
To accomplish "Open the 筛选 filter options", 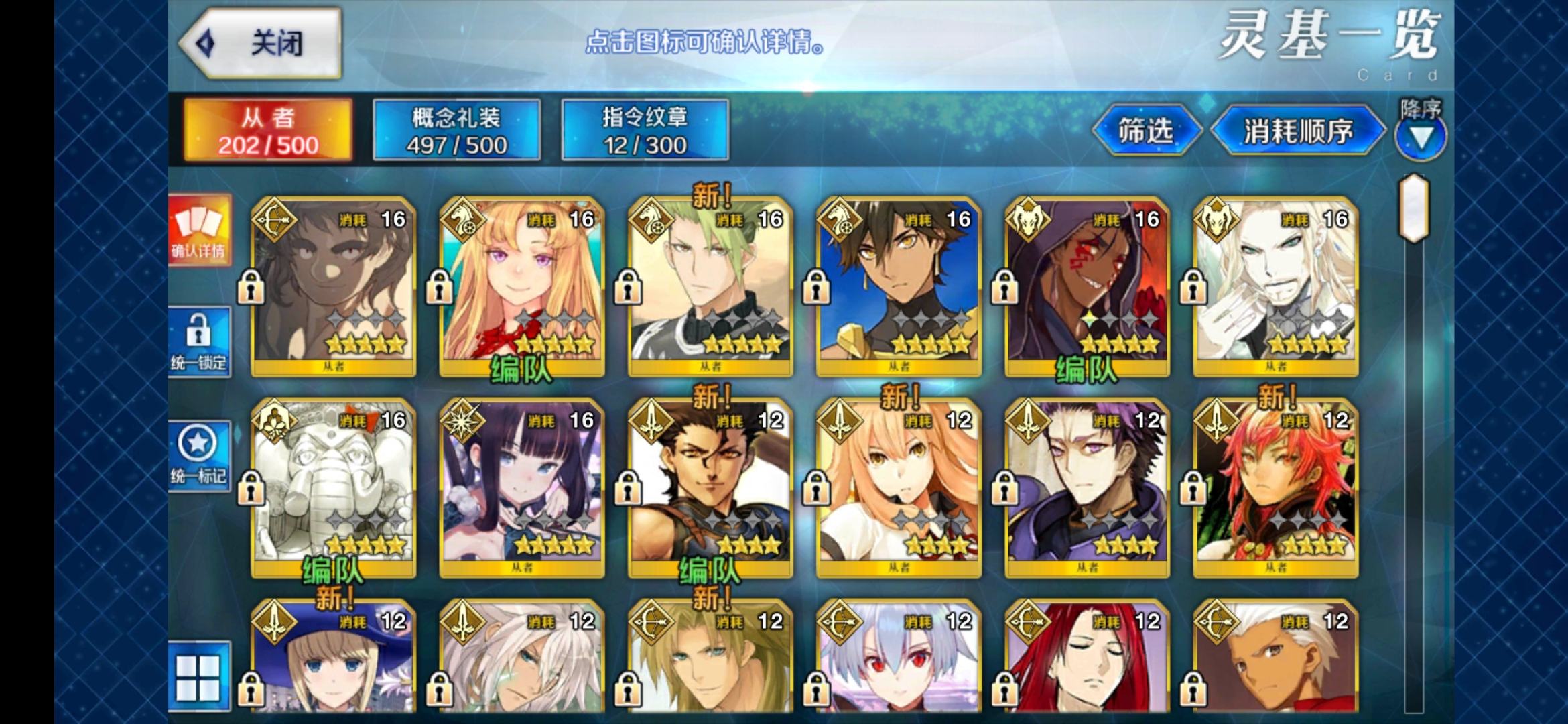I will tap(1145, 131).
